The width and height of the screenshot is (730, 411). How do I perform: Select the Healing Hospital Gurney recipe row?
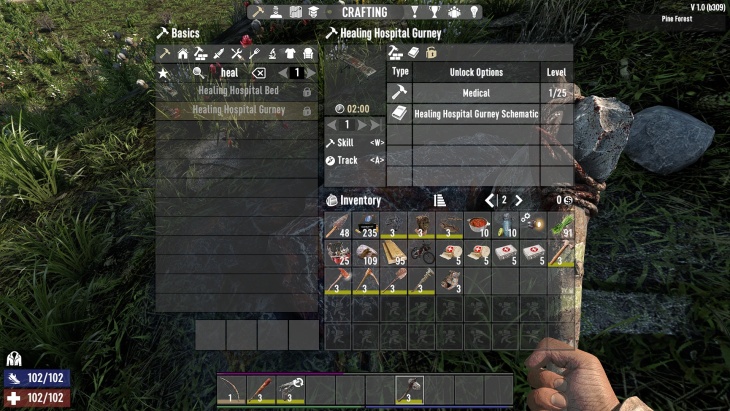pyautogui.click(x=237, y=109)
